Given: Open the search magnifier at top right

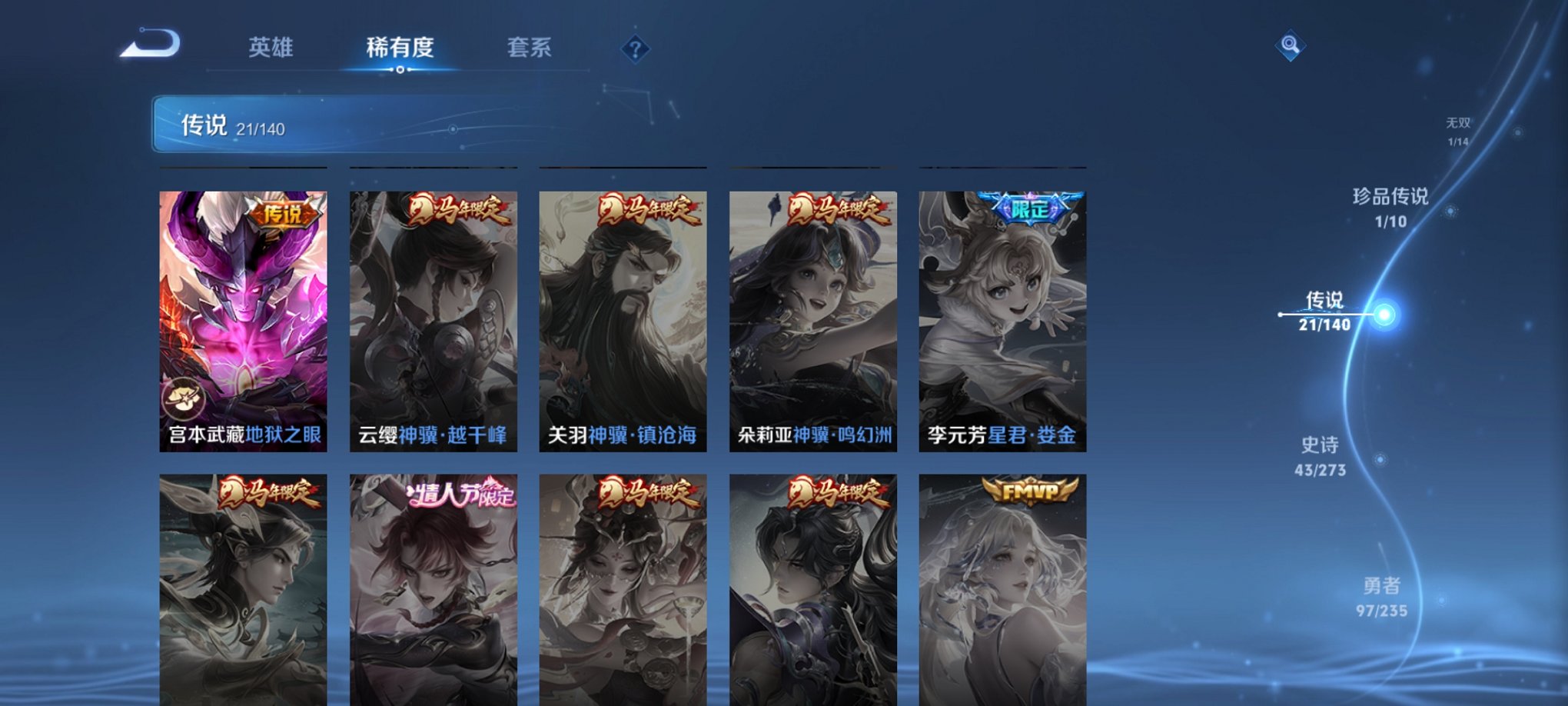Looking at the screenshot, I should [x=1288, y=44].
